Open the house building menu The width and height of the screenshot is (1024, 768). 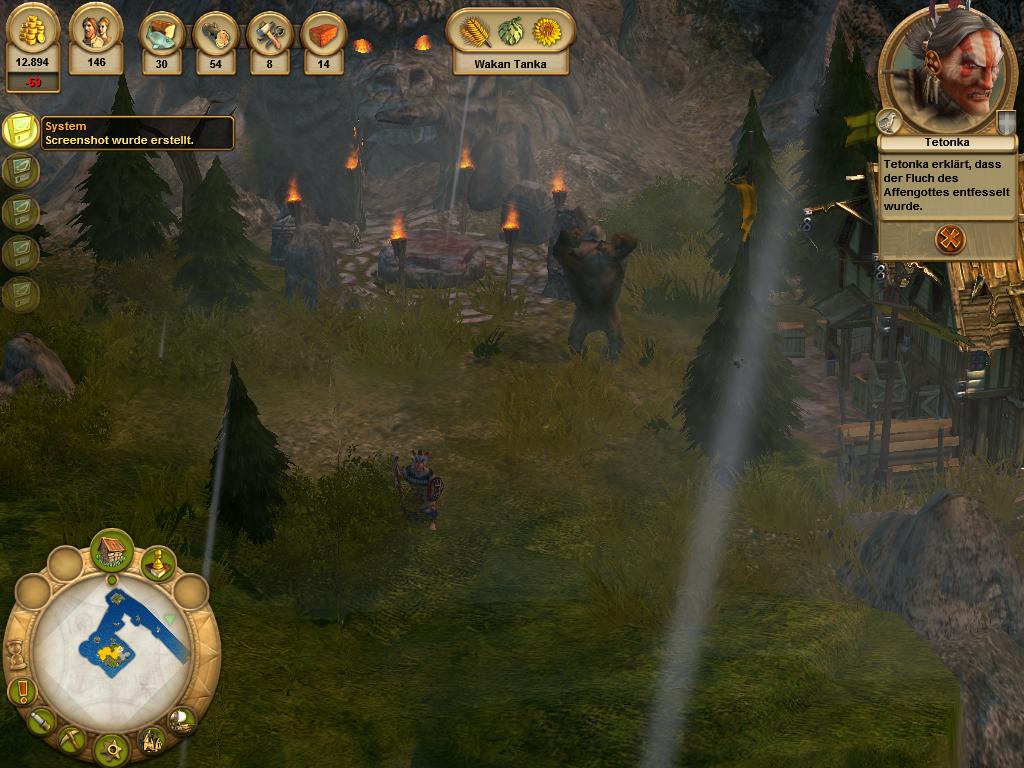coord(112,550)
